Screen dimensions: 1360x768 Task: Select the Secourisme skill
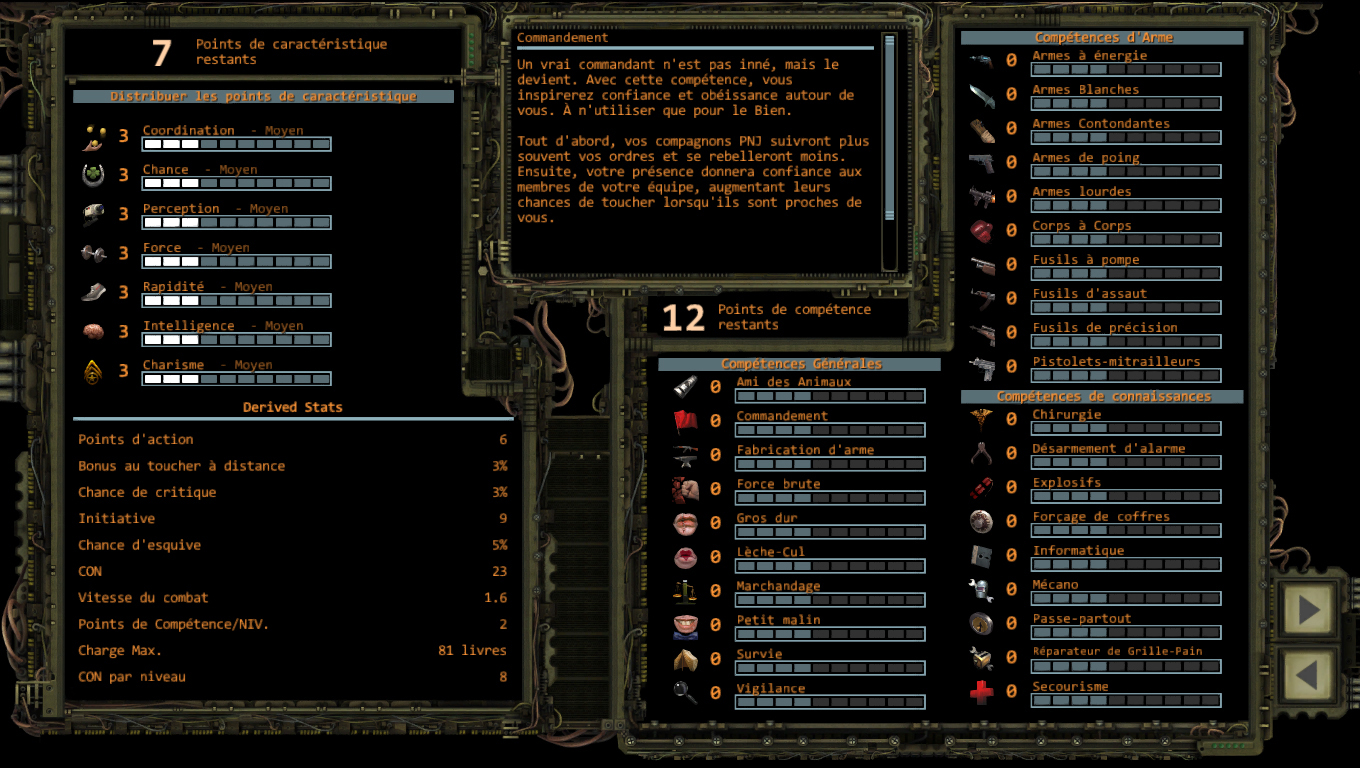tap(1070, 687)
